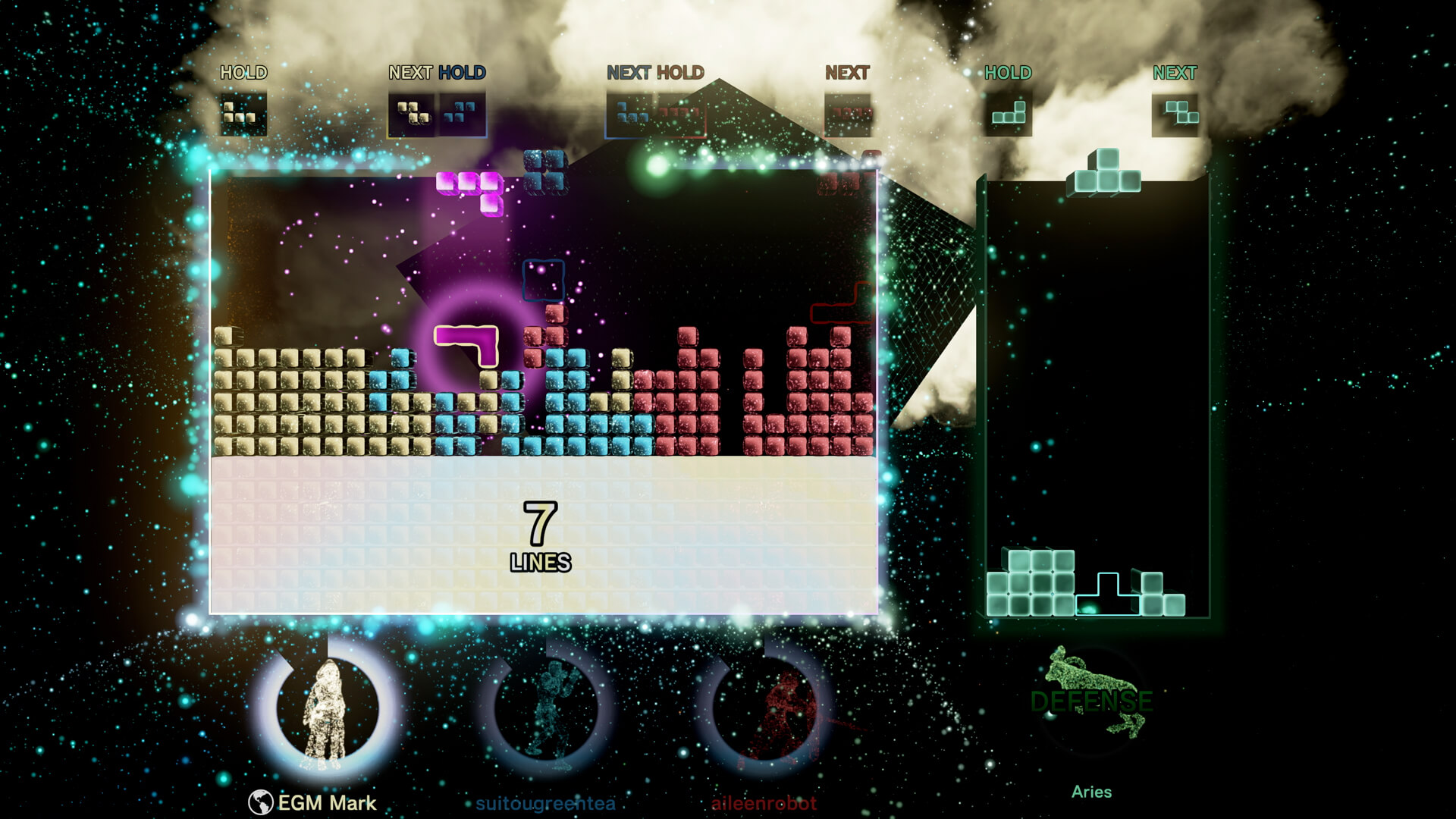
Task: Click the Aries boss emblem
Action: (x=1090, y=694)
